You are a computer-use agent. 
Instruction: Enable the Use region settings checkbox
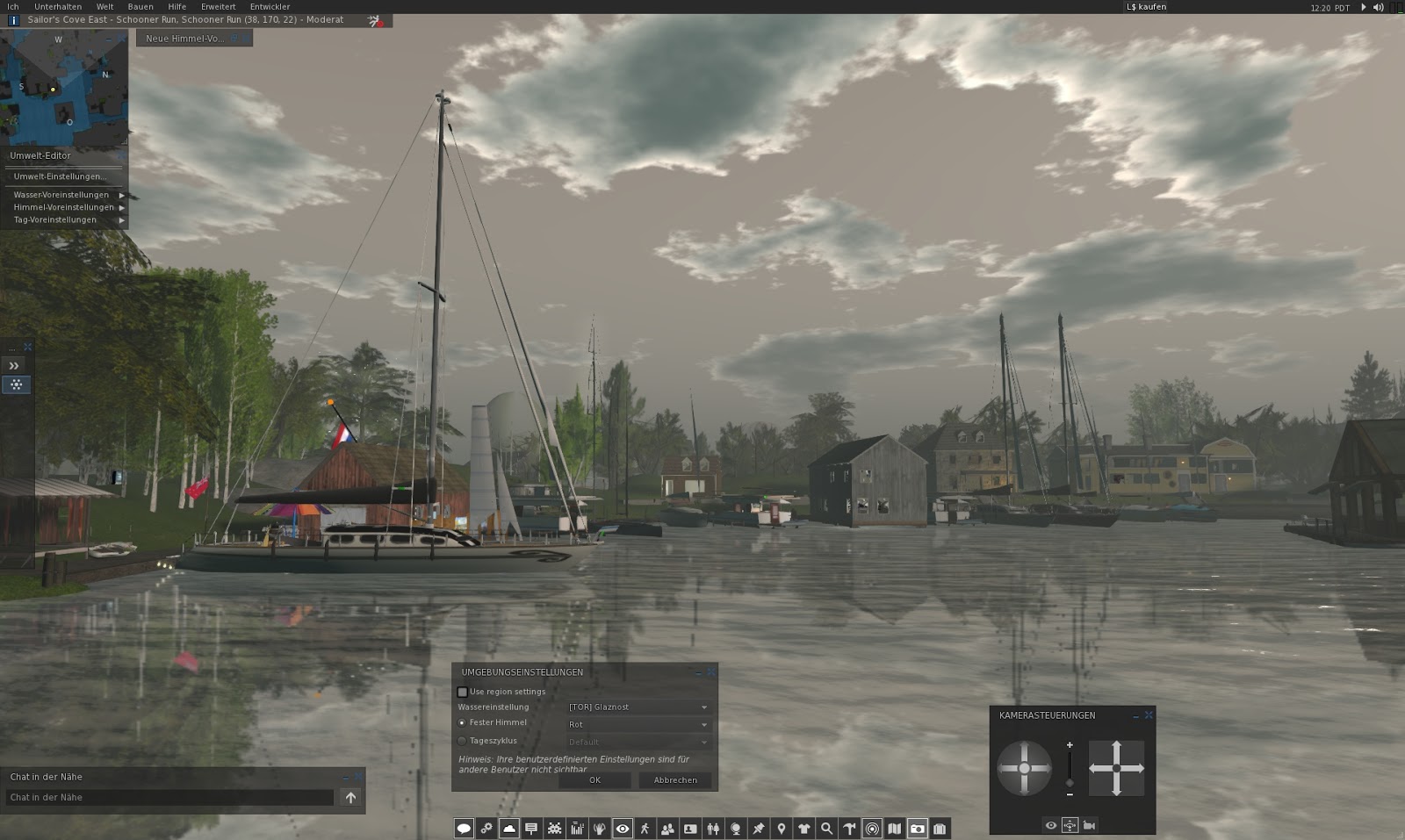click(x=463, y=692)
